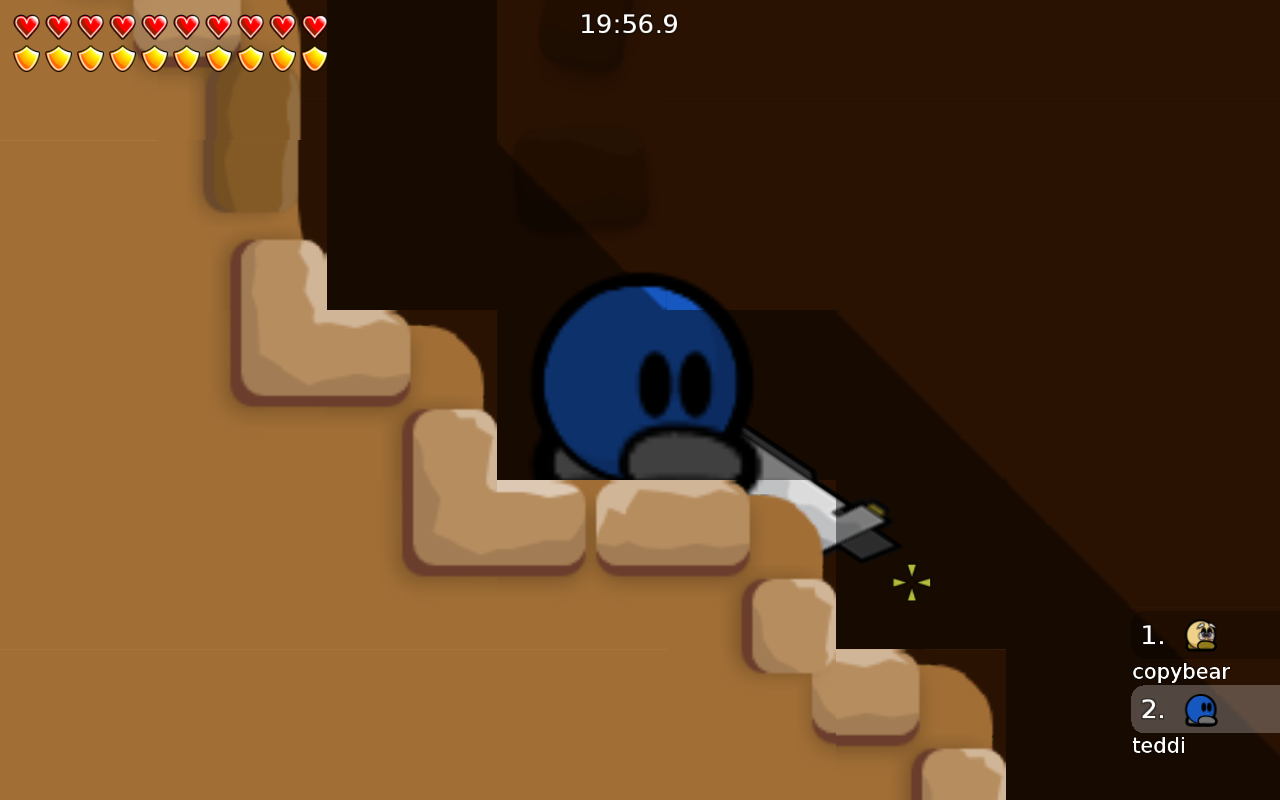Click the rank number 2 in scoreboard
1280x800 pixels.
click(x=1152, y=709)
